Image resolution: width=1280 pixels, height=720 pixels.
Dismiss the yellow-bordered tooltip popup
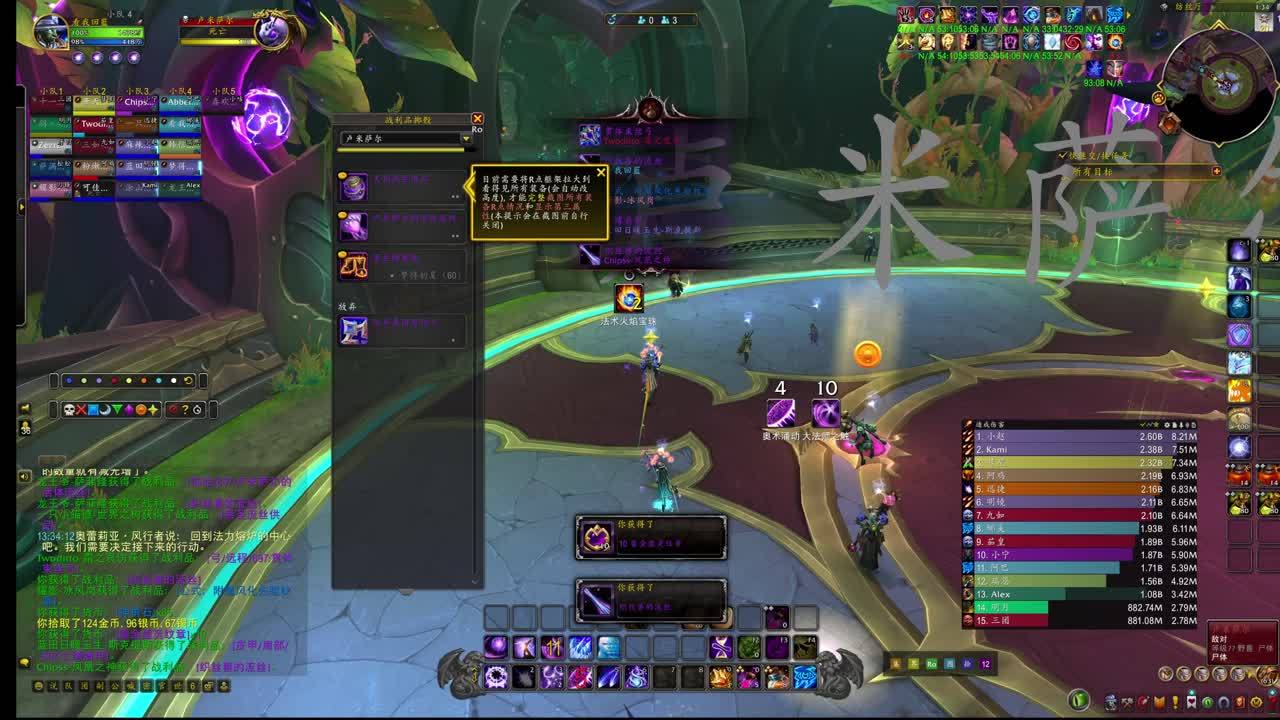[601, 172]
